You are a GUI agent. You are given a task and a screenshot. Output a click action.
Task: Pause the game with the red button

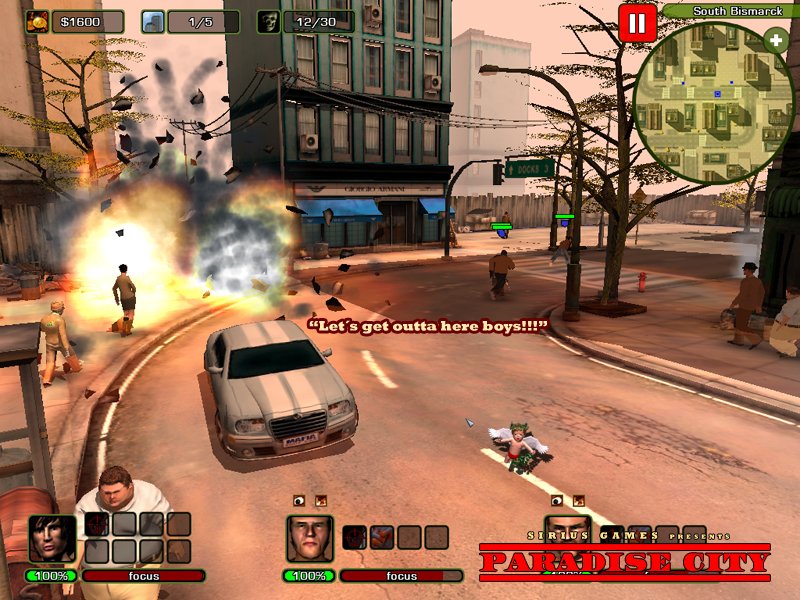[637, 22]
